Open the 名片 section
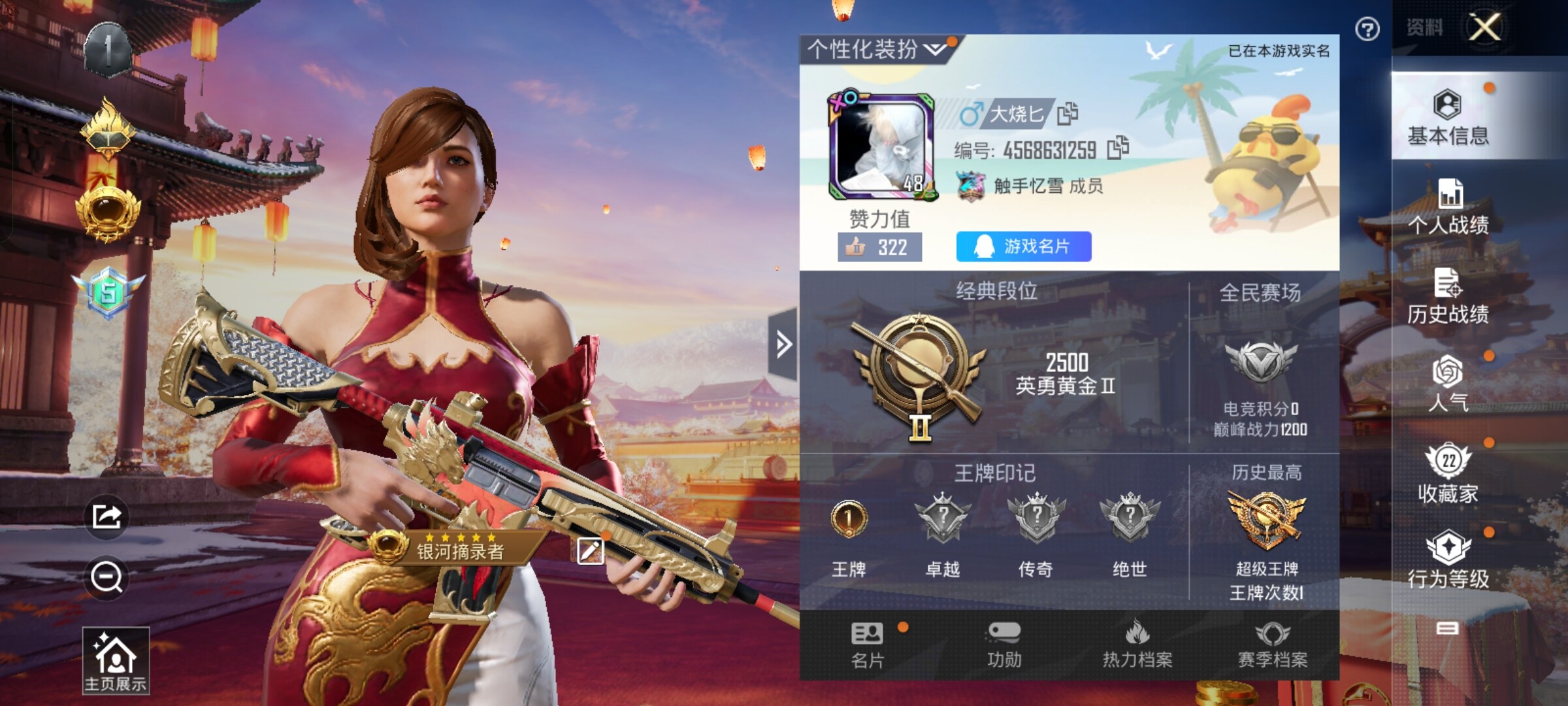 click(868, 645)
